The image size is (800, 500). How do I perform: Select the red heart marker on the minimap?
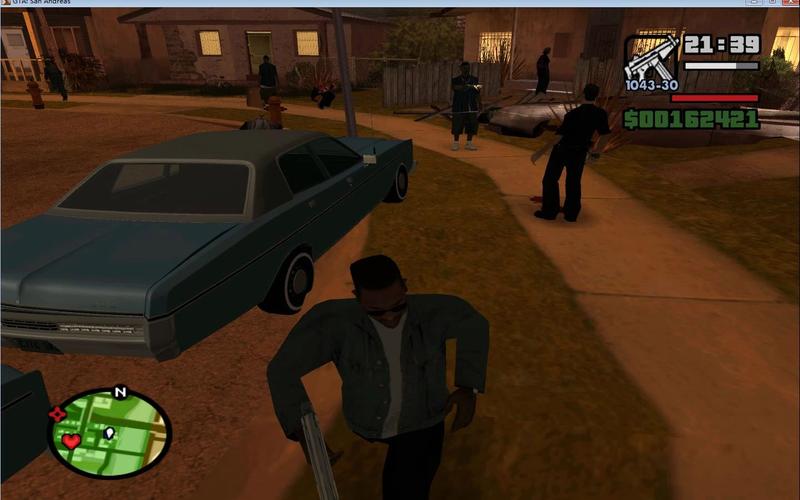[71, 441]
